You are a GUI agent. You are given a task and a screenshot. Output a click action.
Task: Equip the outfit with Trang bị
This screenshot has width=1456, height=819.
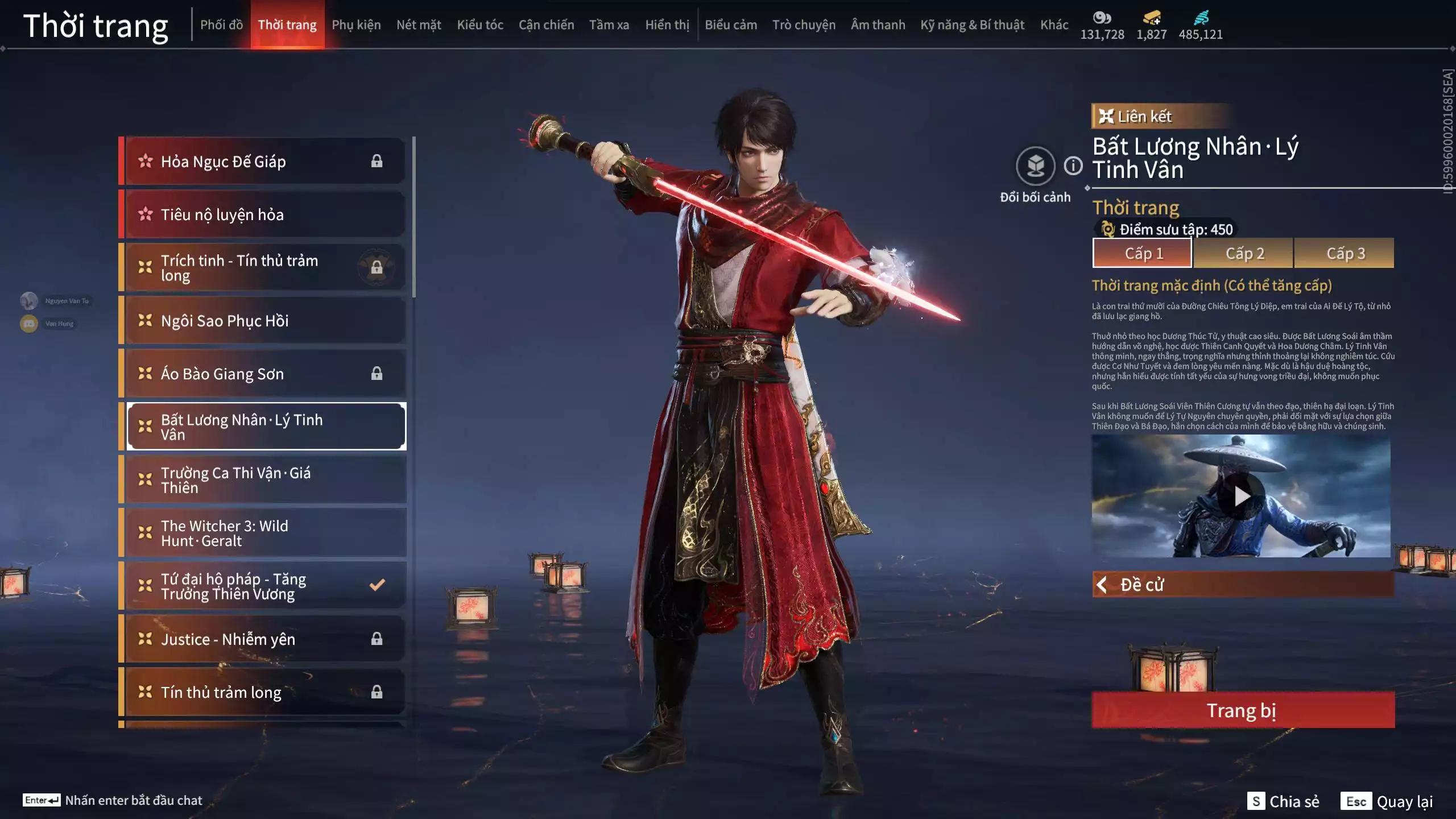(x=1243, y=710)
